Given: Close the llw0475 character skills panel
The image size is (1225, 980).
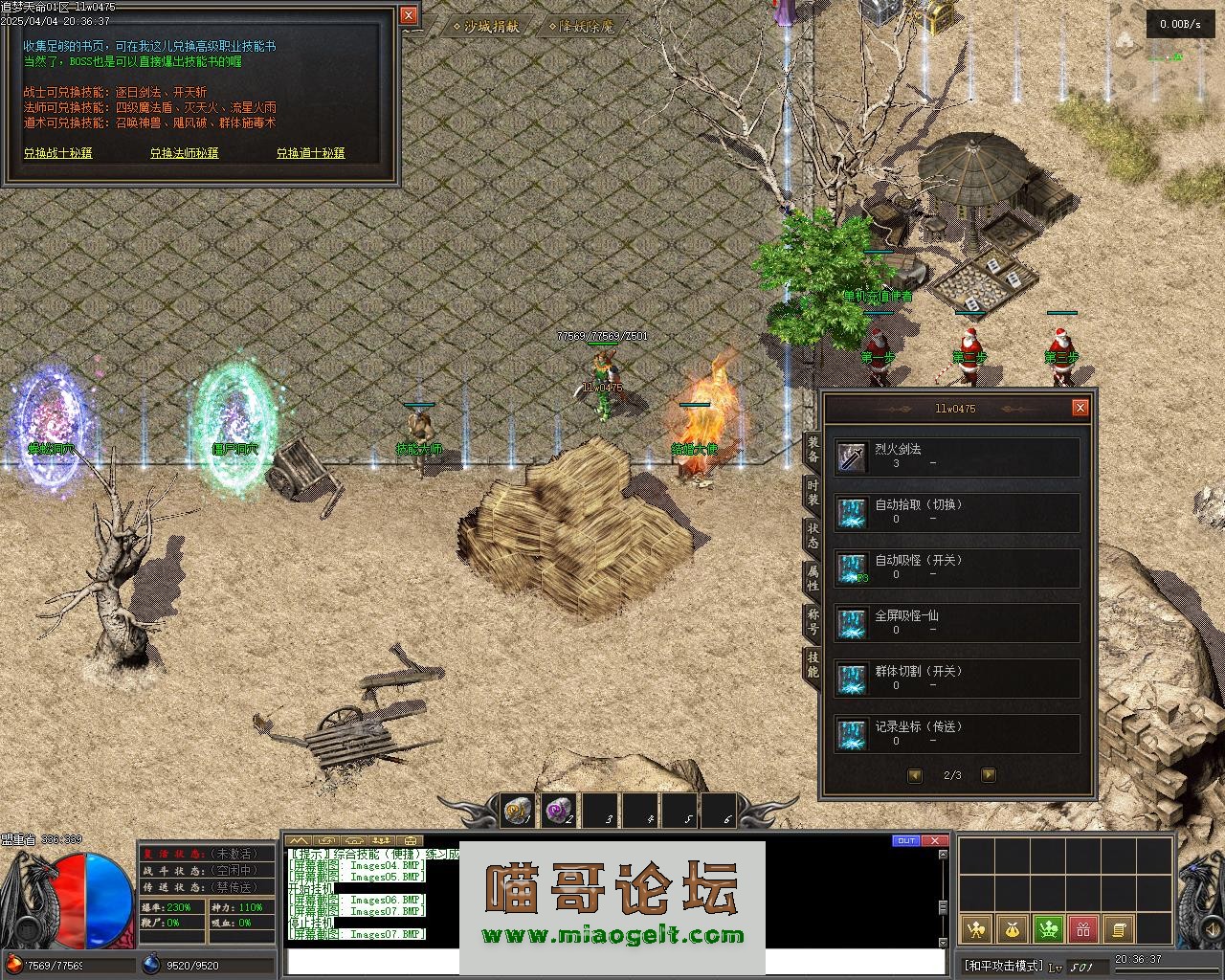Looking at the screenshot, I should coord(1080,408).
